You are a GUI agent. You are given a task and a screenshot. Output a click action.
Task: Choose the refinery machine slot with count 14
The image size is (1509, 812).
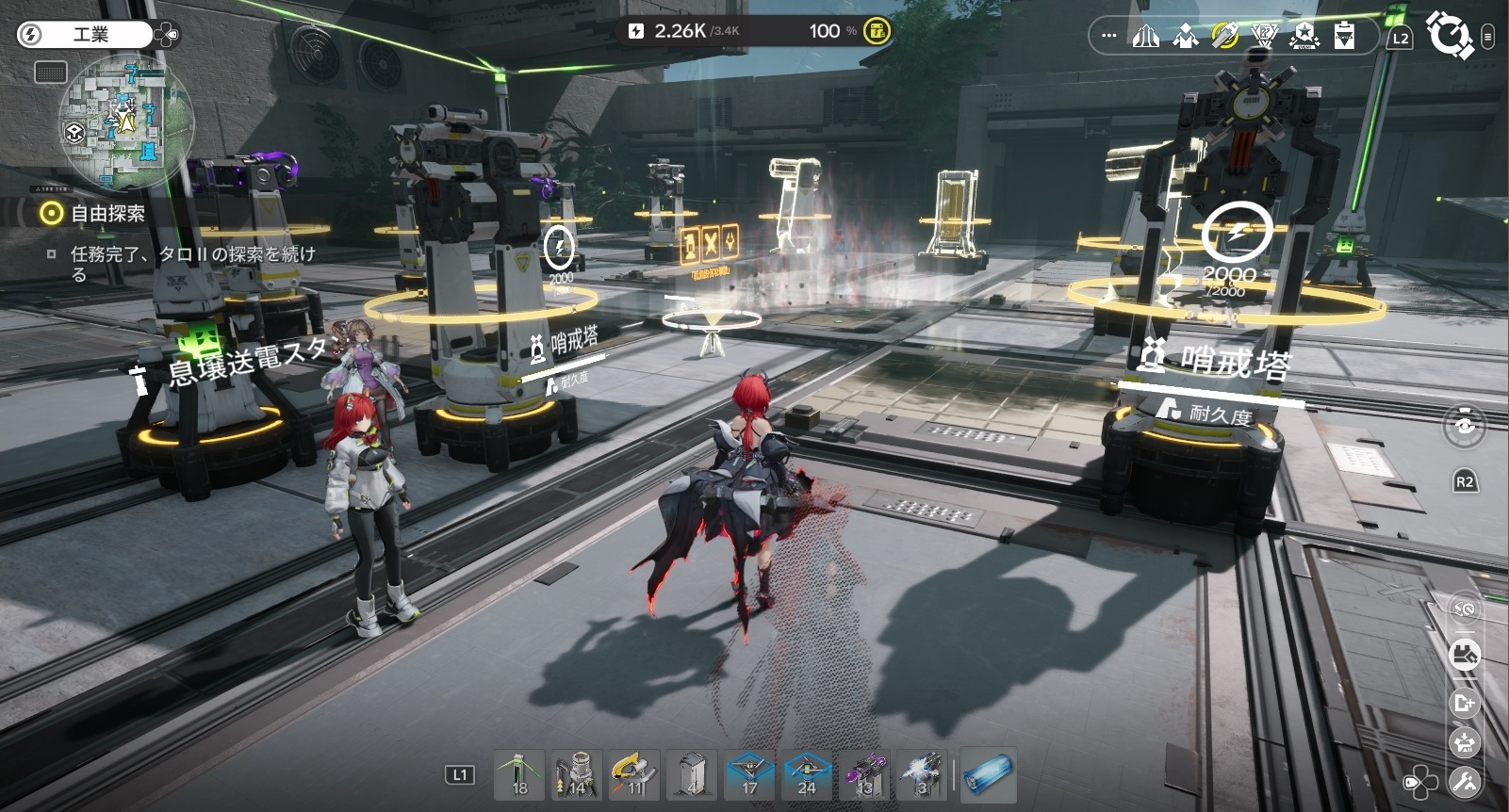point(577,774)
